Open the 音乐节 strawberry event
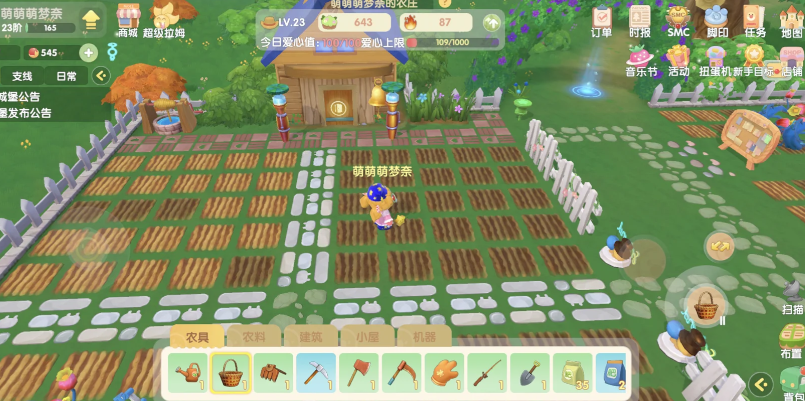Viewport: 805px width, 401px height. [641, 56]
